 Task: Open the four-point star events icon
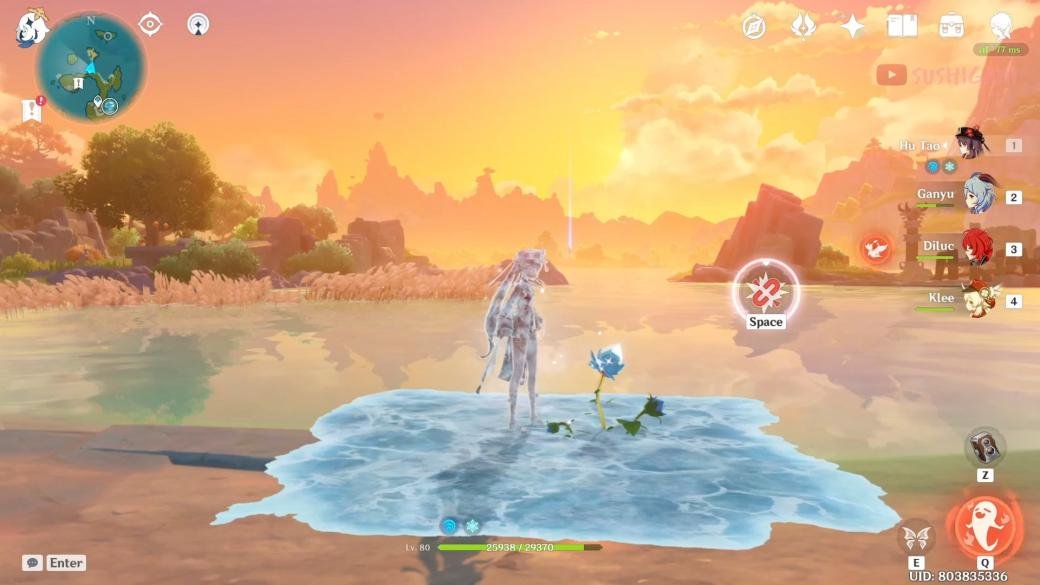(x=853, y=27)
